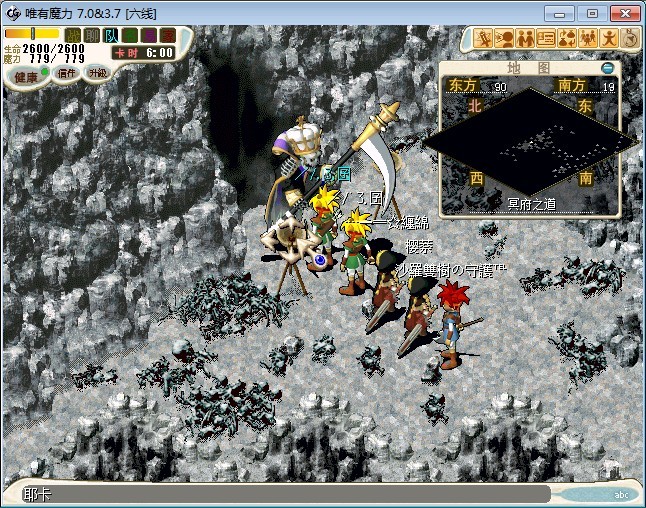646x508 pixels.
Task: Click the jumping figure action icon
Action: pos(608,39)
